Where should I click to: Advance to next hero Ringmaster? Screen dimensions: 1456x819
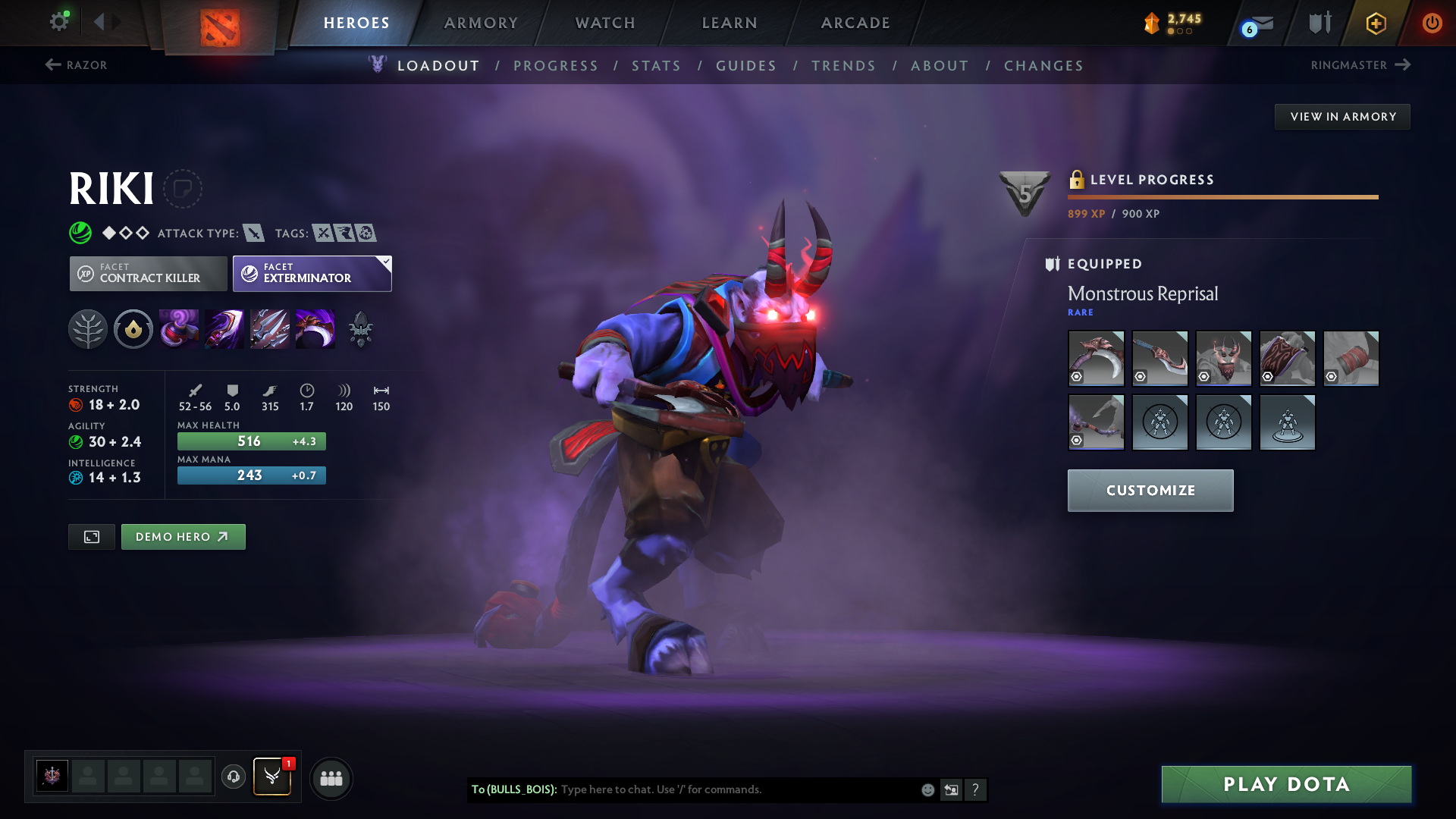pyautogui.click(x=1360, y=65)
